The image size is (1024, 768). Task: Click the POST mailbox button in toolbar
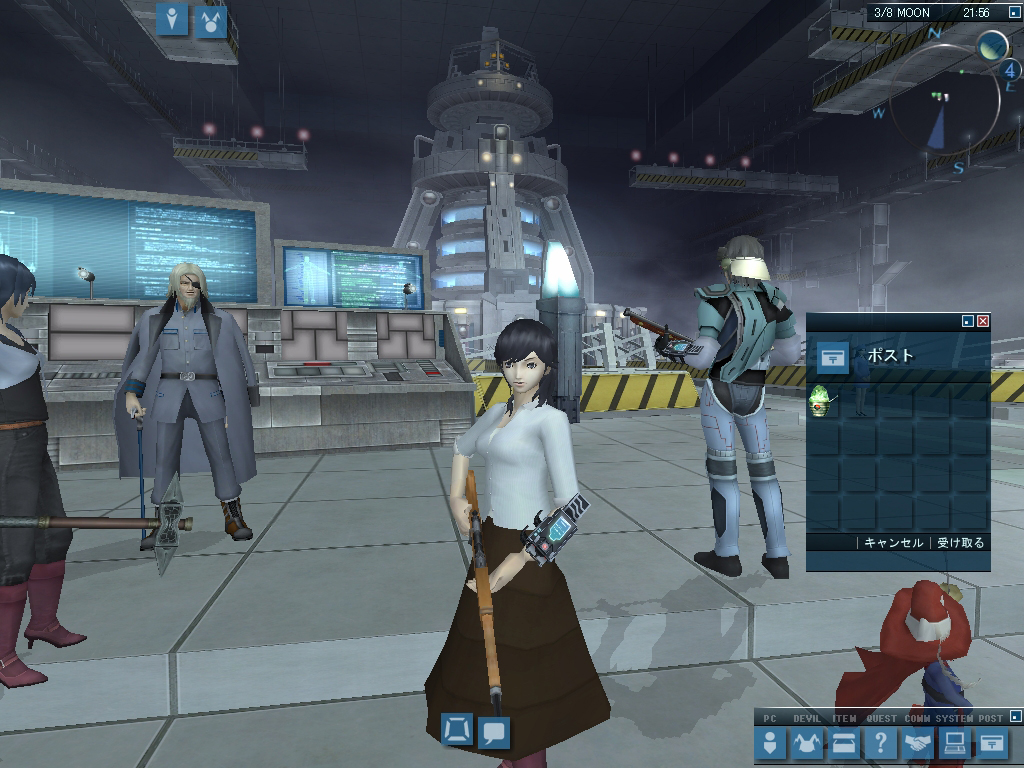pos(992,743)
